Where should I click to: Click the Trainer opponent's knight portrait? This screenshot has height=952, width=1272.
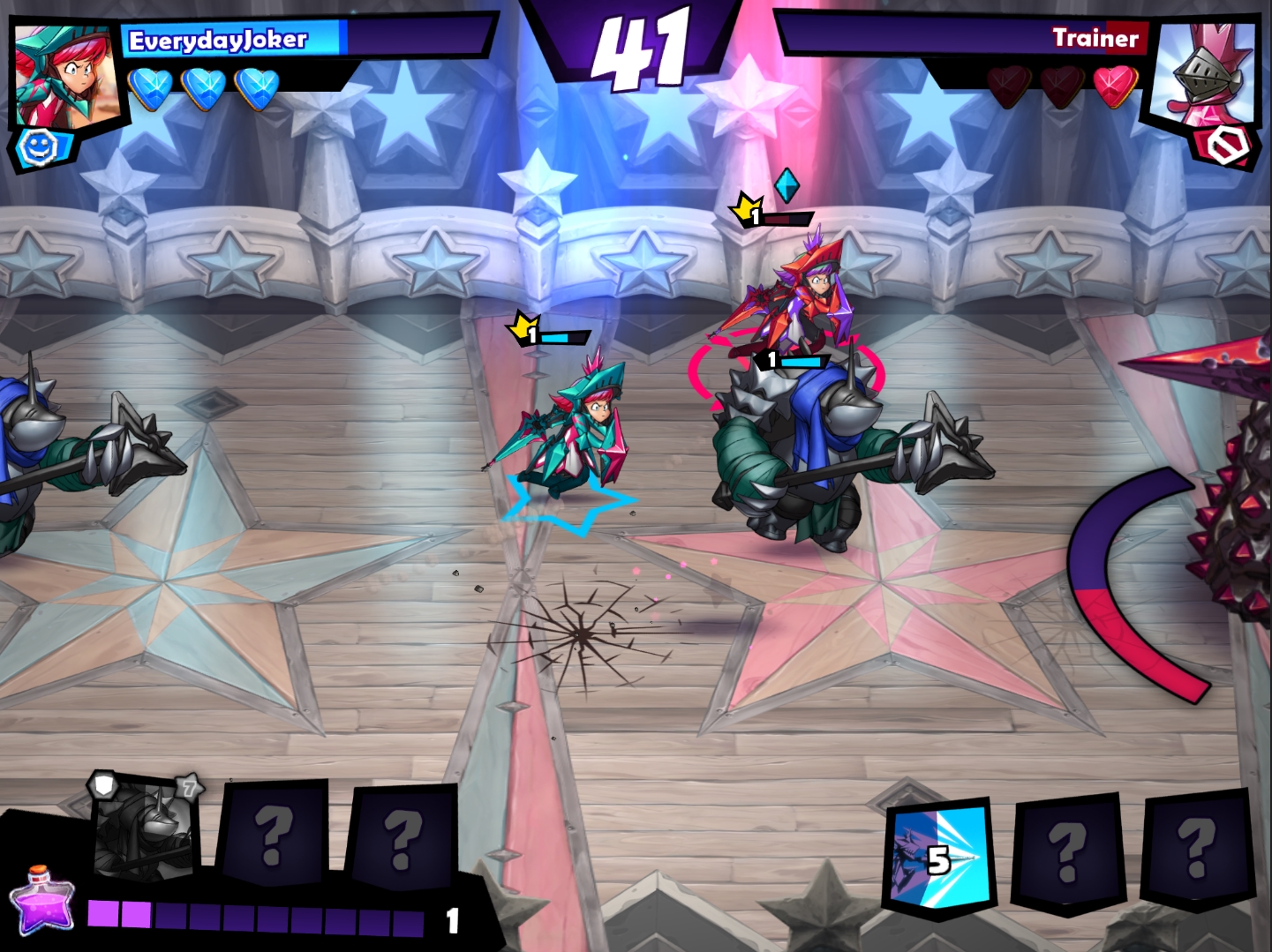coord(1207,74)
